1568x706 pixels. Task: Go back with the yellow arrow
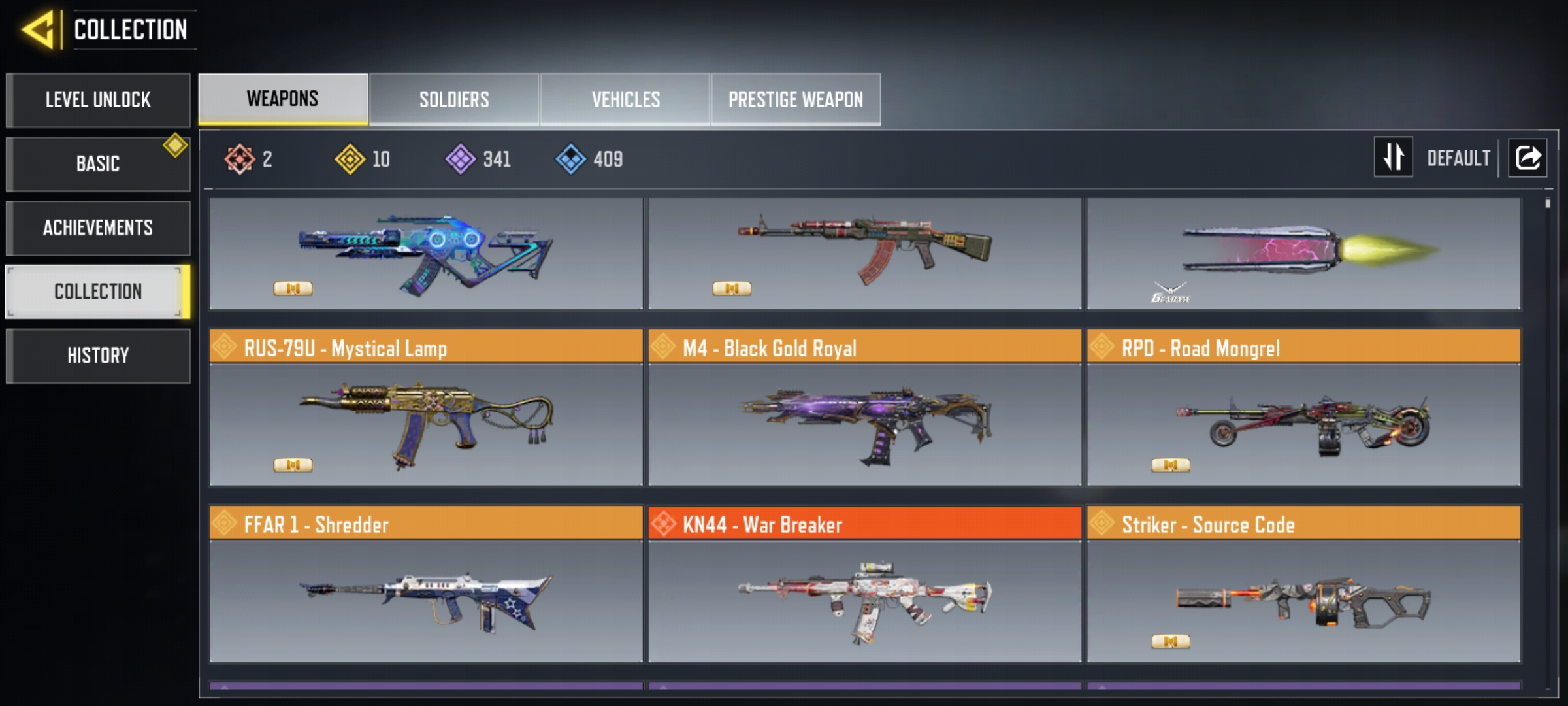pyautogui.click(x=38, y=30)
